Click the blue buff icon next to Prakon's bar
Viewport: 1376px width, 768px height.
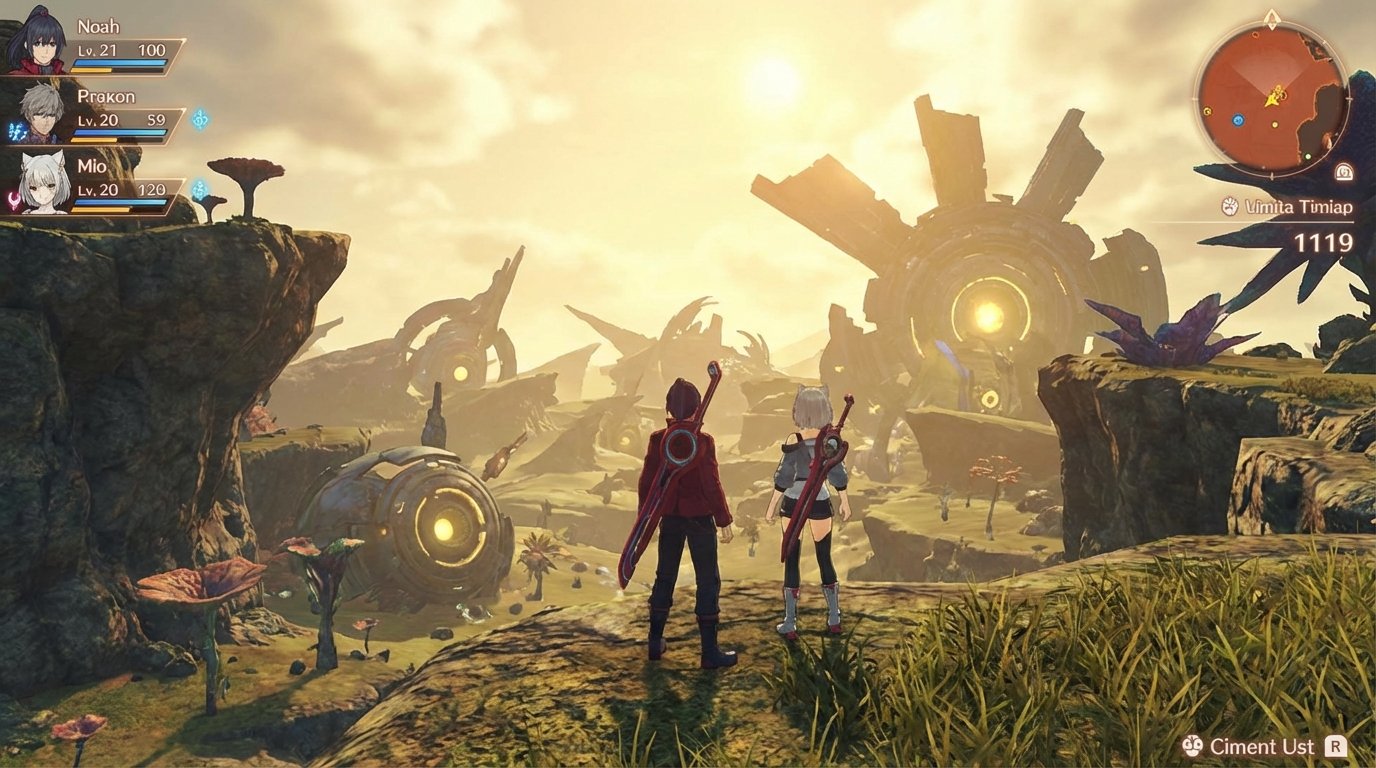coord(199,120)
